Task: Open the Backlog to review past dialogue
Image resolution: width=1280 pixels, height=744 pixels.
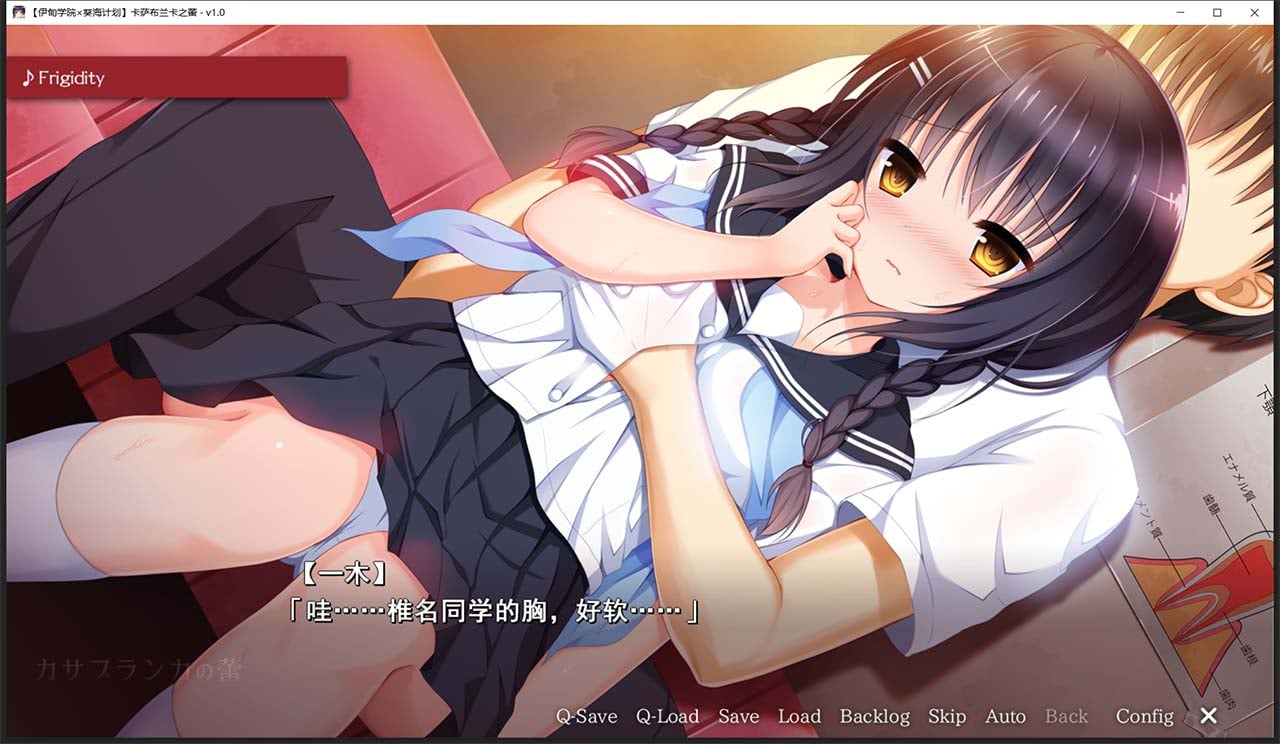Action: (874, 716)
